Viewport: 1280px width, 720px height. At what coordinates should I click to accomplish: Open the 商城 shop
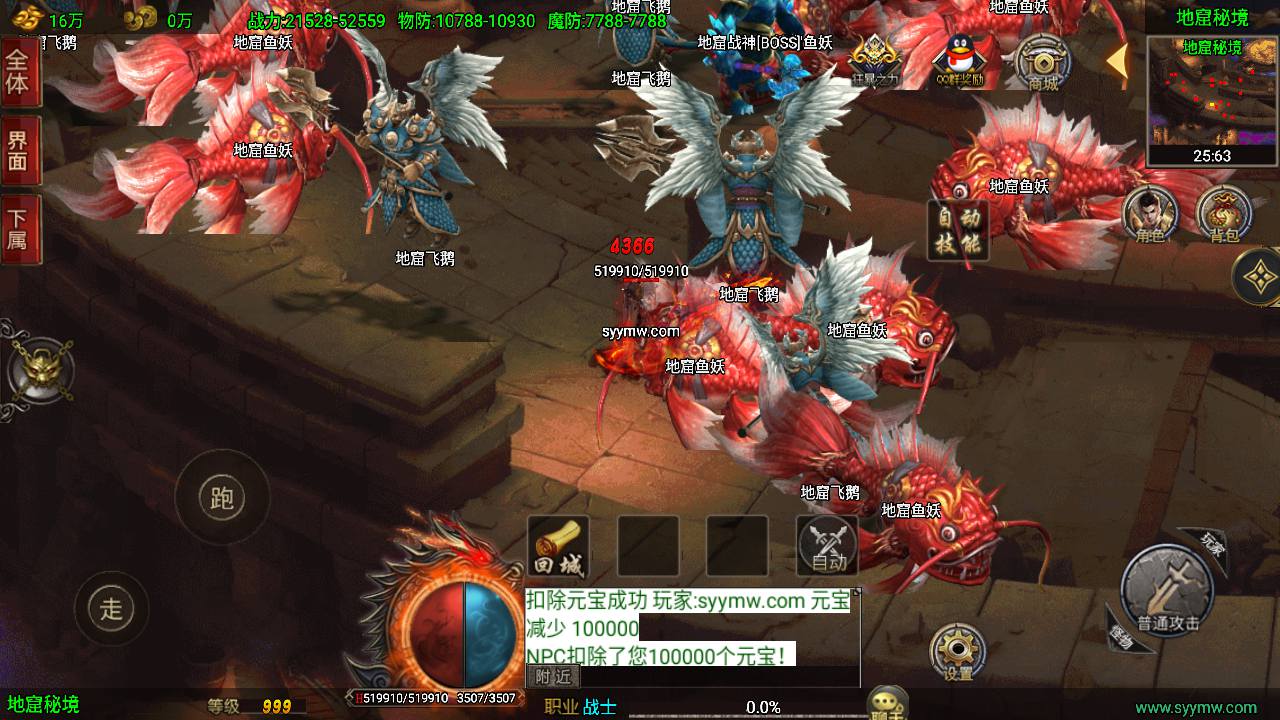pos(1043,63)
